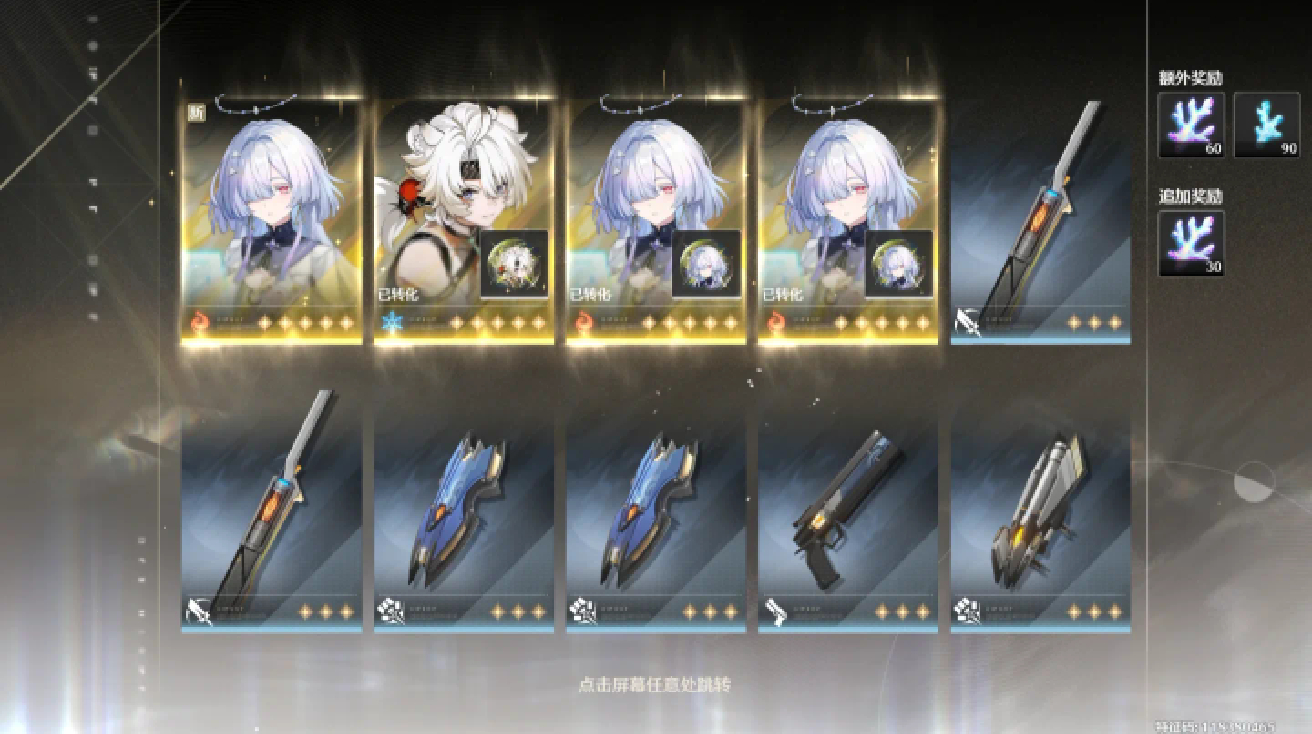Click the 点击屏幕任意处跳转 prompt to continue

click(x=655, y=685)
